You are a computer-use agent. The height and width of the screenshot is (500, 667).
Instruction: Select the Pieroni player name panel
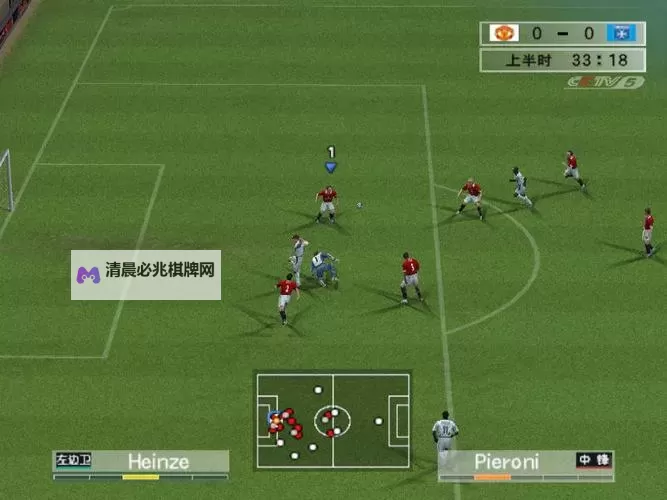tap(525, 461)
